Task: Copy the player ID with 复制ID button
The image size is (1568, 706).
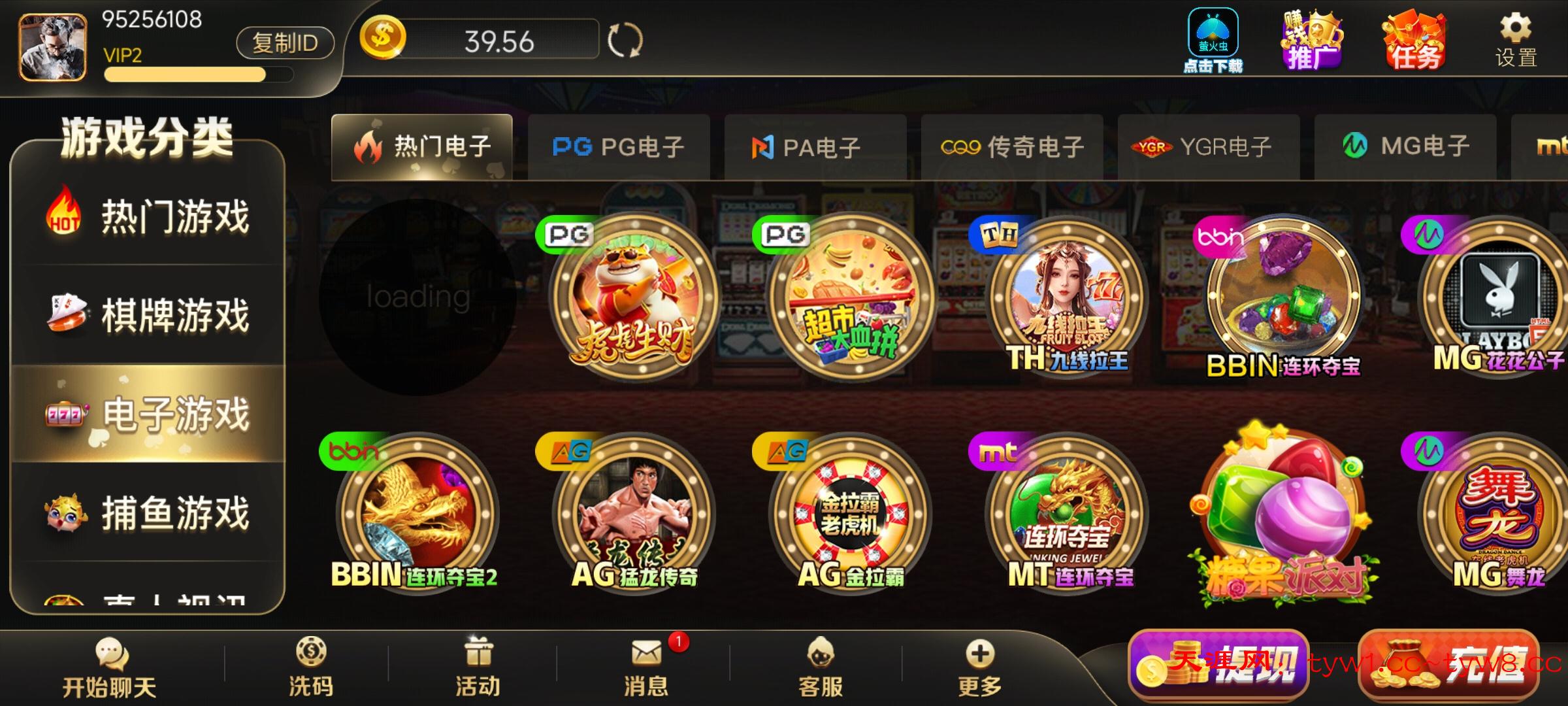Action: point(285,43)
